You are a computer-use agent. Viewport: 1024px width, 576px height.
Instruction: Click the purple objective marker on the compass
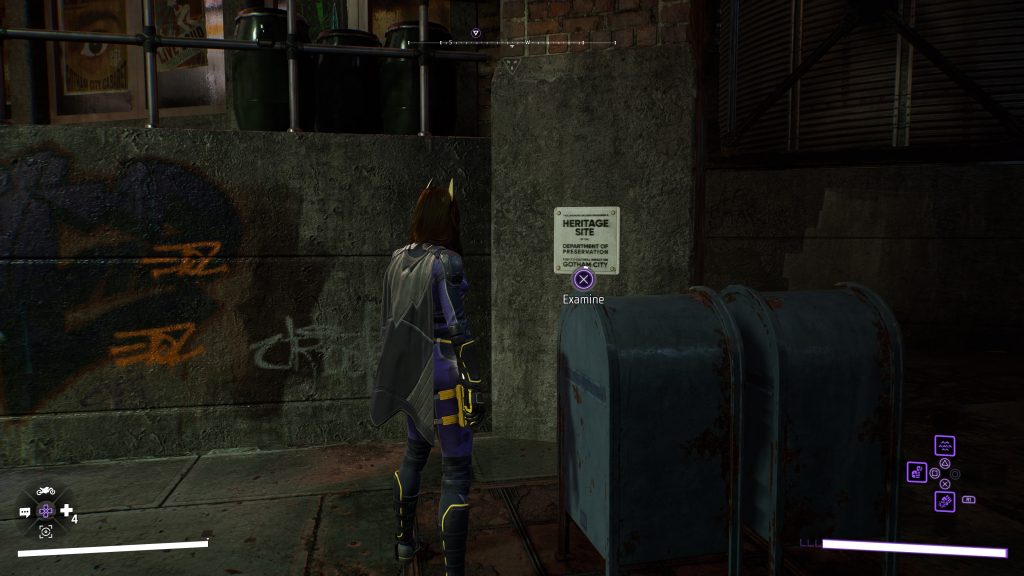476,33
